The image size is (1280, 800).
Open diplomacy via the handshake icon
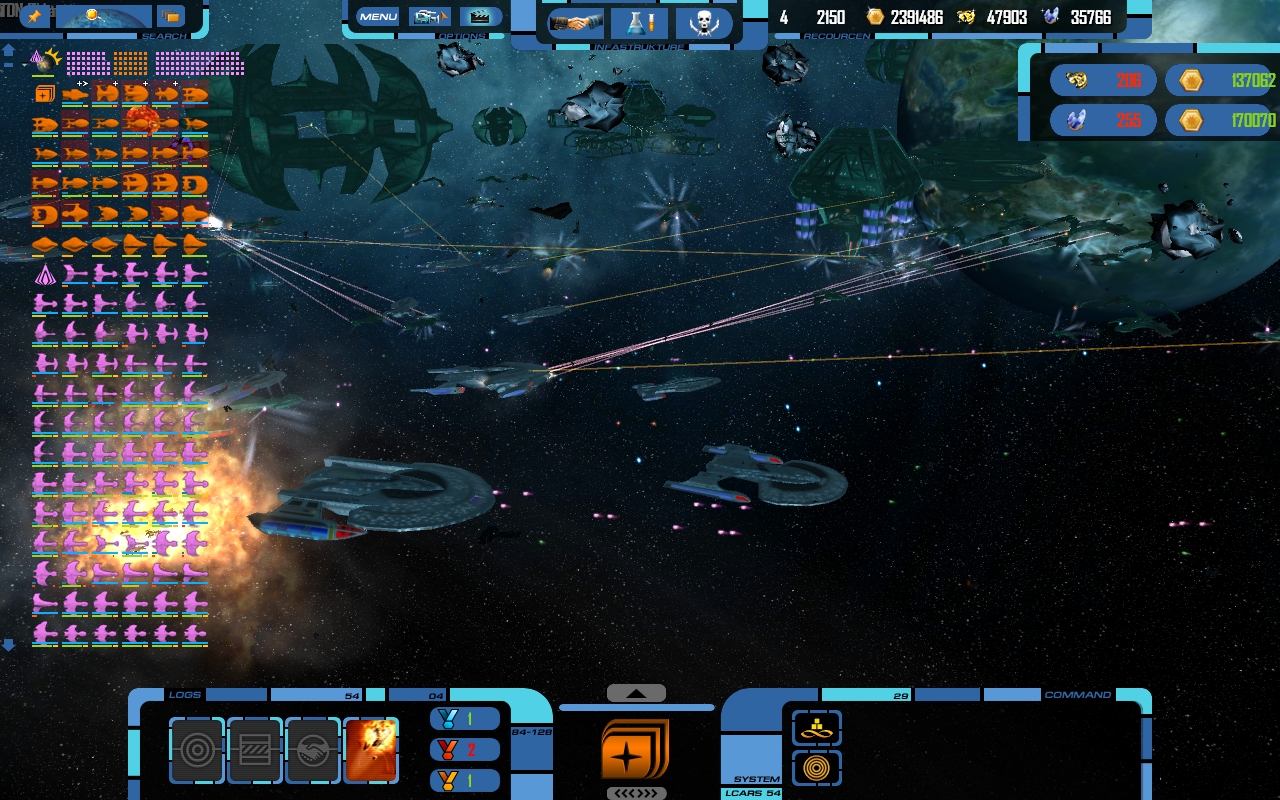click(x=575, y=22)
